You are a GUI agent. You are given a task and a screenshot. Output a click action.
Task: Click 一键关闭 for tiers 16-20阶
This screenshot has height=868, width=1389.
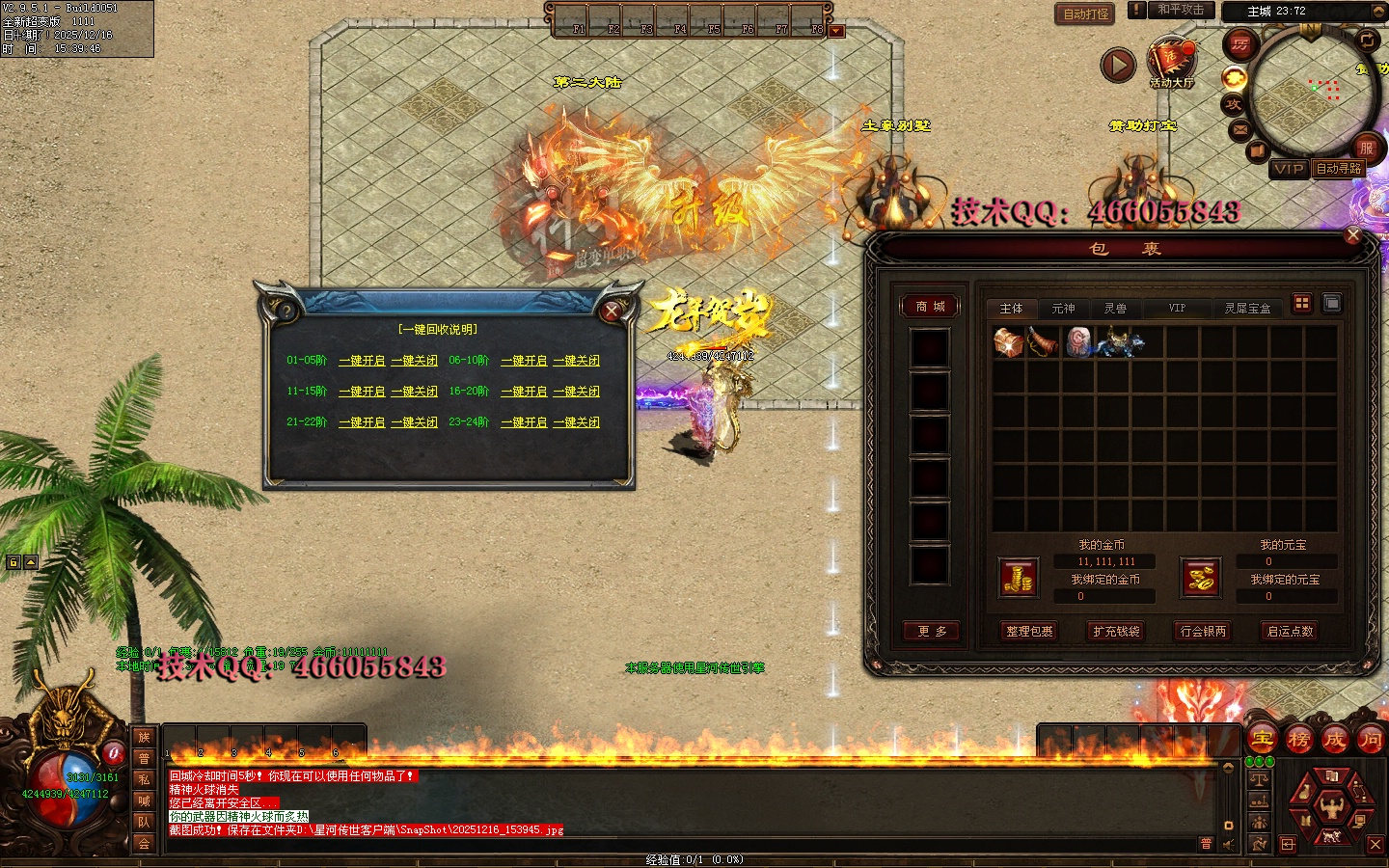577,392
